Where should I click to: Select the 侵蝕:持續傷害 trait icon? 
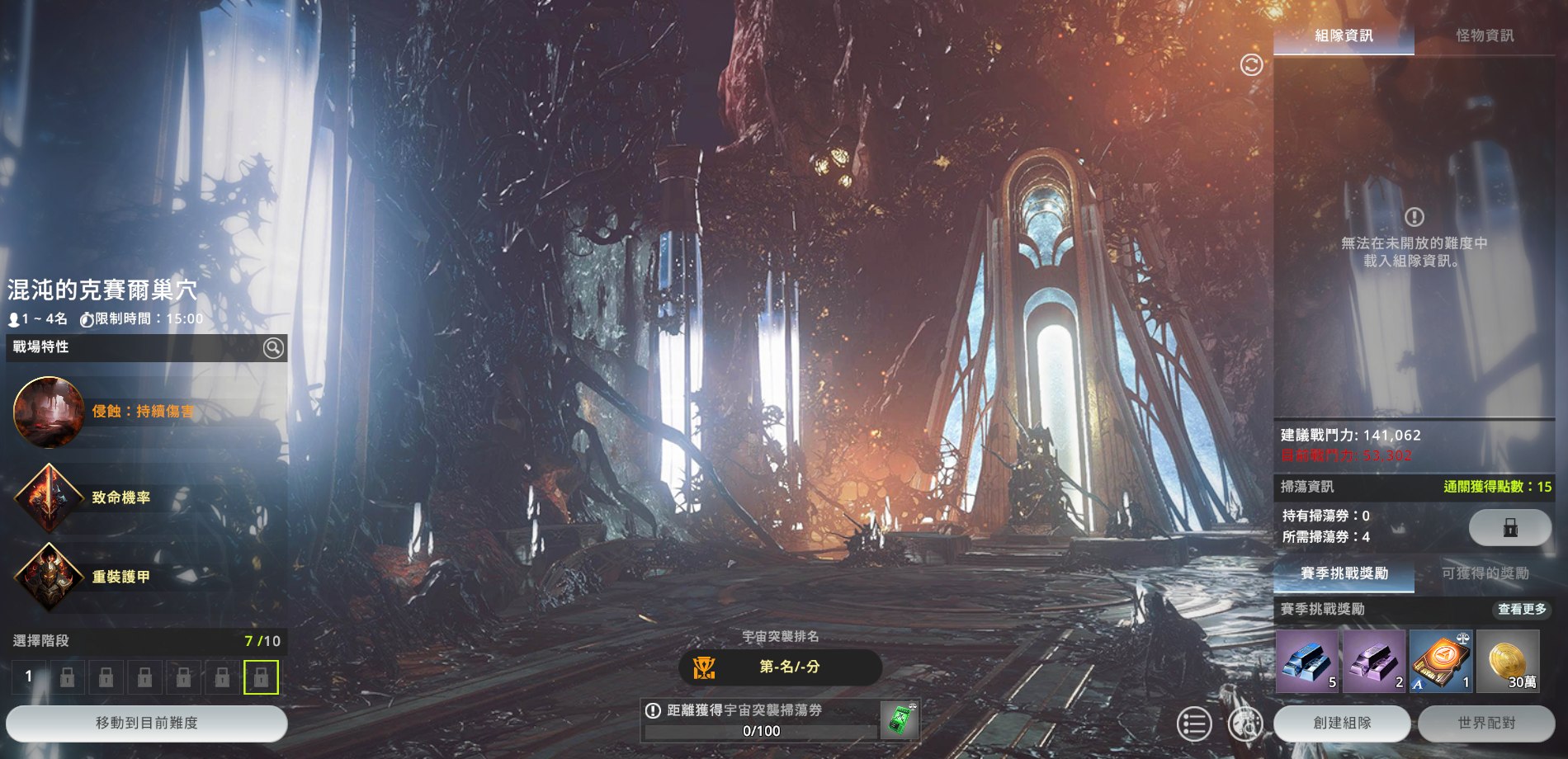[x=49, y=412]
